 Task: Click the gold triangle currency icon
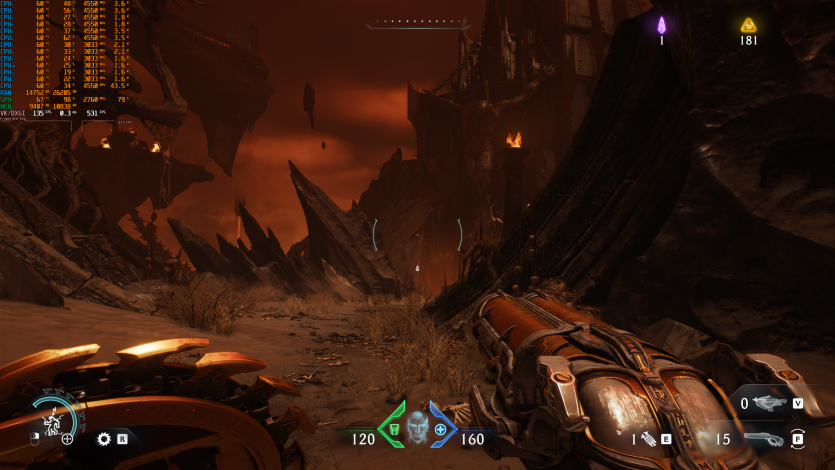(x=748, y=25)
